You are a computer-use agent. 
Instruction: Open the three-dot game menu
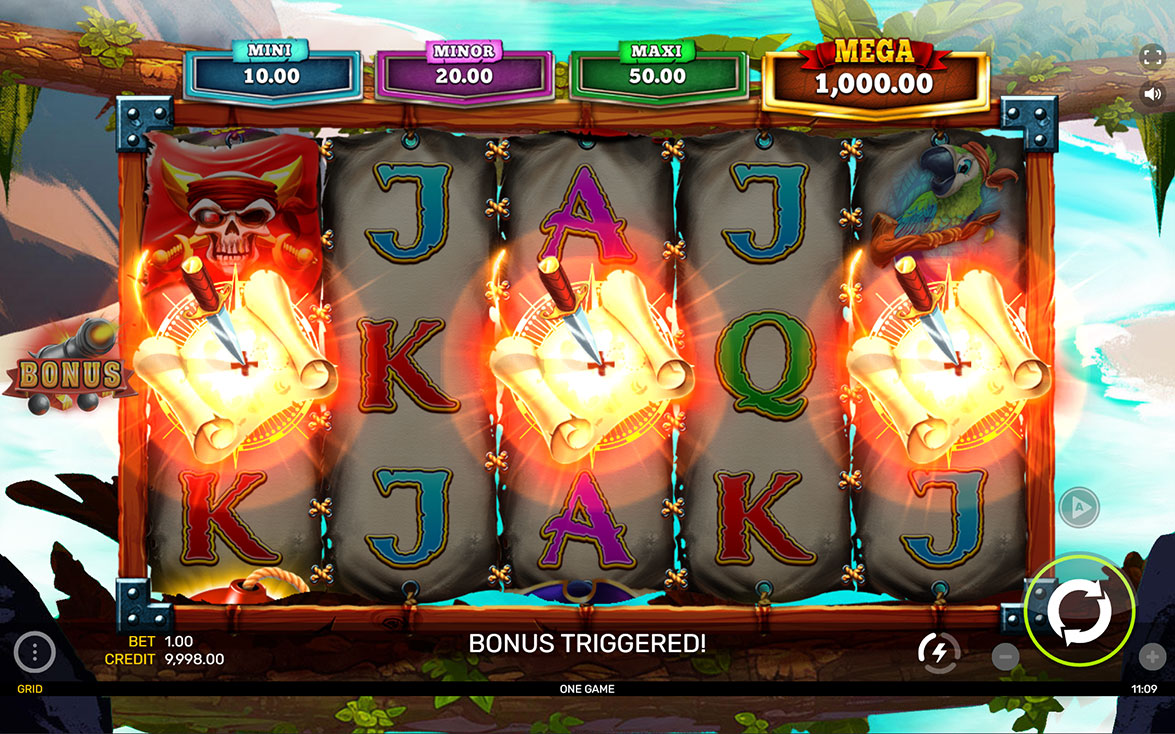pos(35,653)
